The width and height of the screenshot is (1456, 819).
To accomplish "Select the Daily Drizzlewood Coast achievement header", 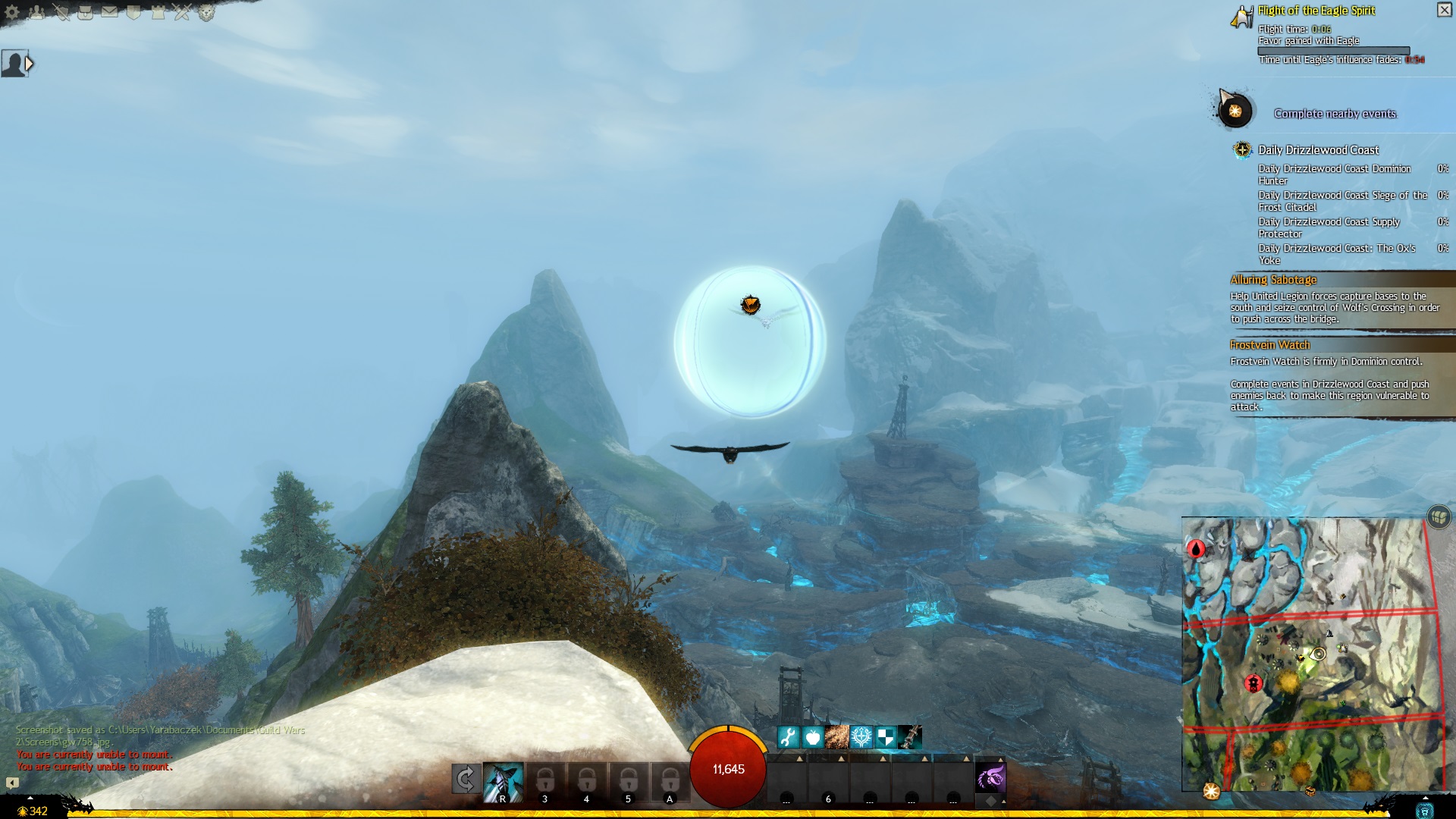I will click(x=1318, y=150).
